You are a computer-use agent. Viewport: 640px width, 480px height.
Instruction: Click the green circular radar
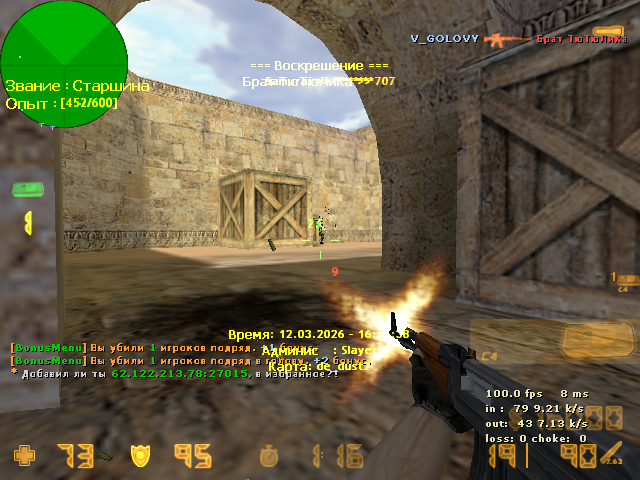click(x=63, y=64)
